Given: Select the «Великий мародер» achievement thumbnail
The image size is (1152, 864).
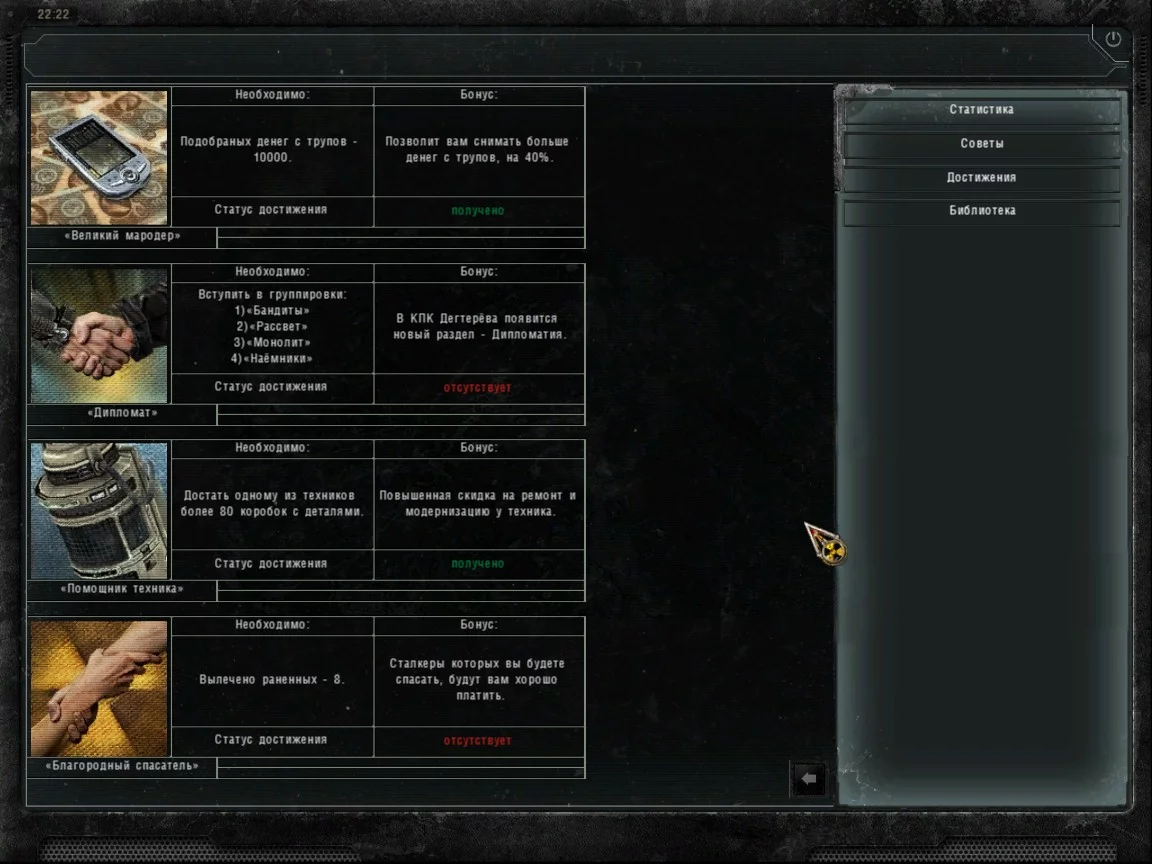Looking at the screenshot, I should (x=99, y=157).
